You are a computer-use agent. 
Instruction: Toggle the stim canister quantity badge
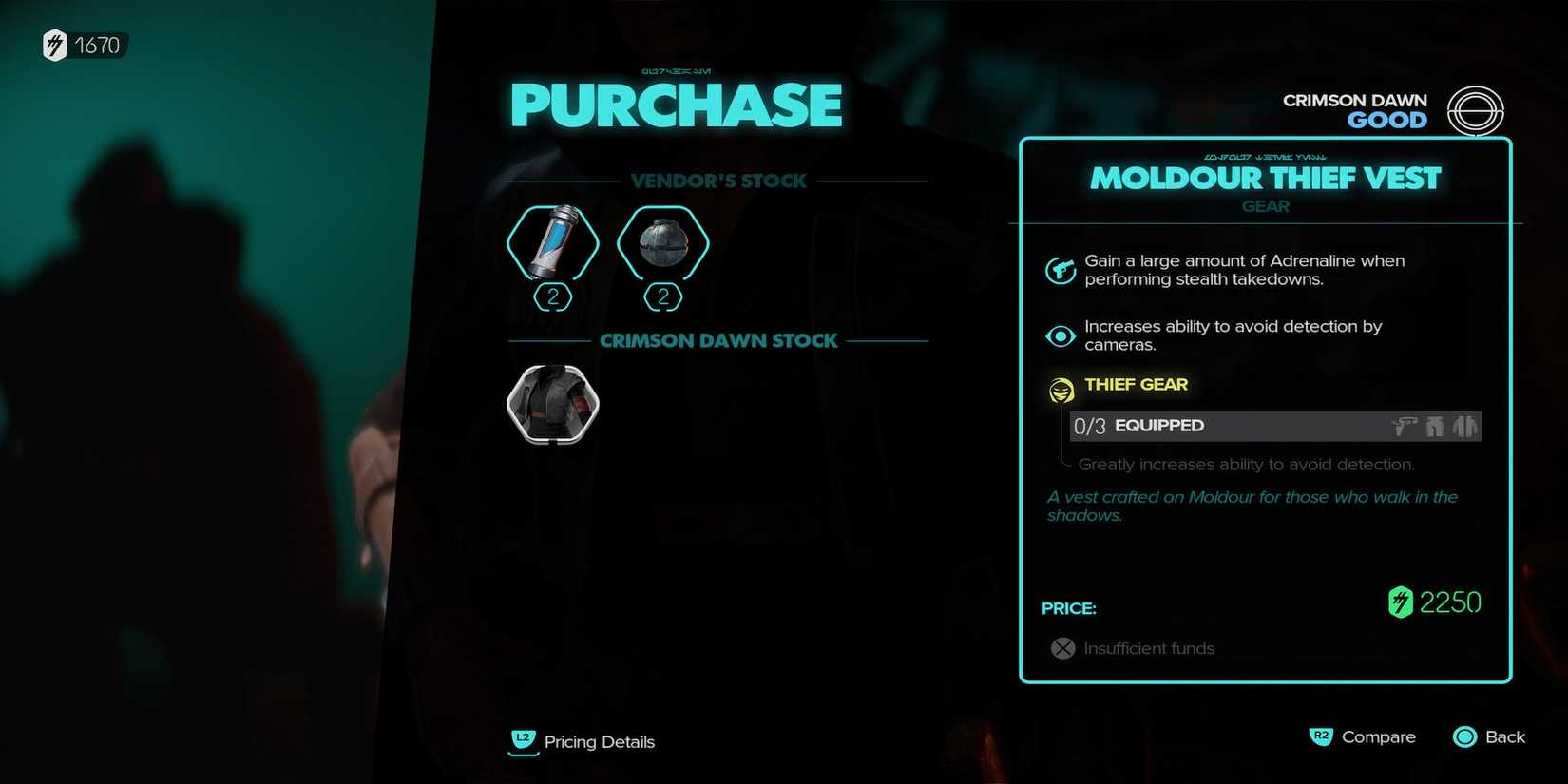coord(553,297)
